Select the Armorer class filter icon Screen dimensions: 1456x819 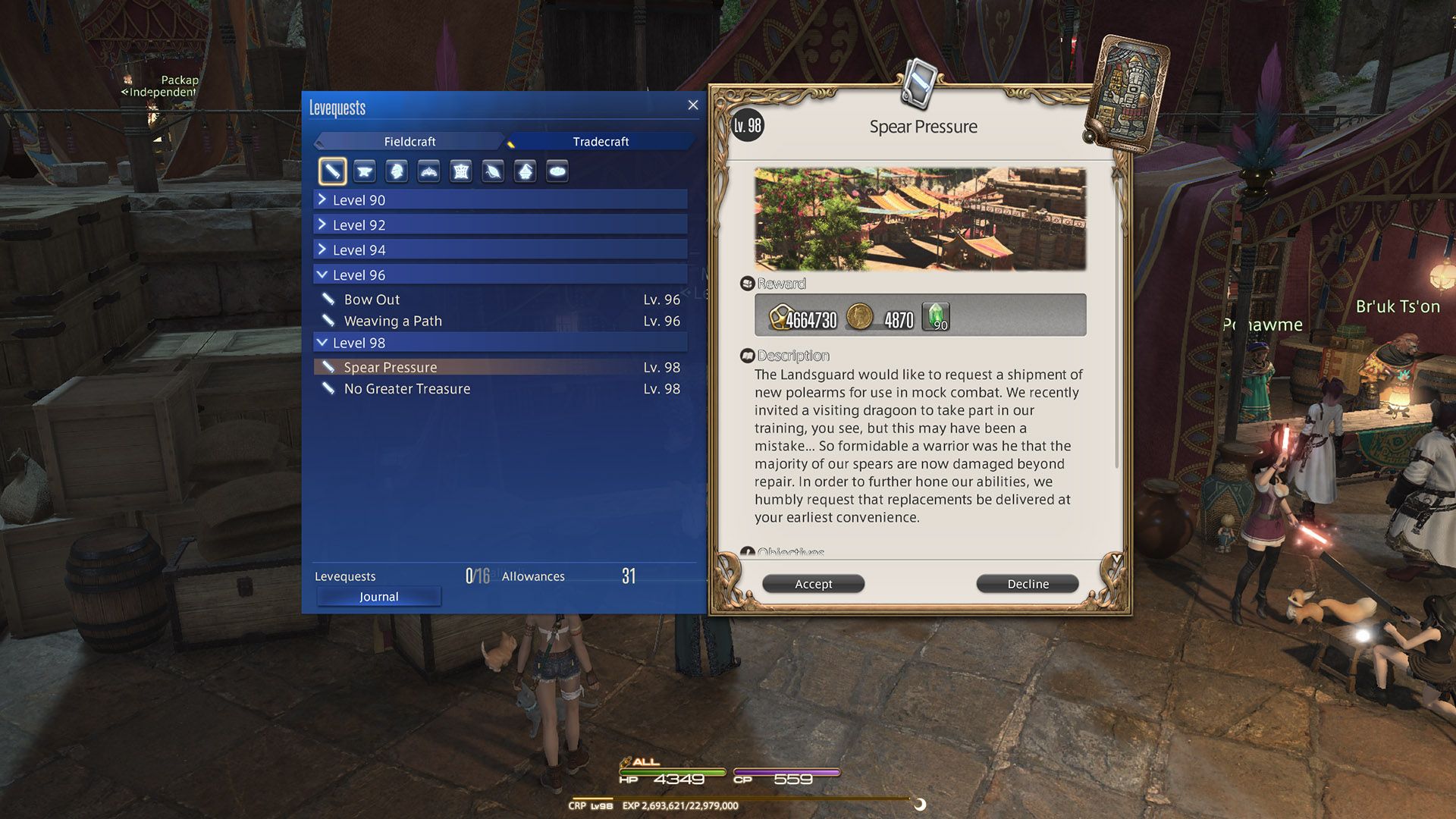[x=397, y=170]
